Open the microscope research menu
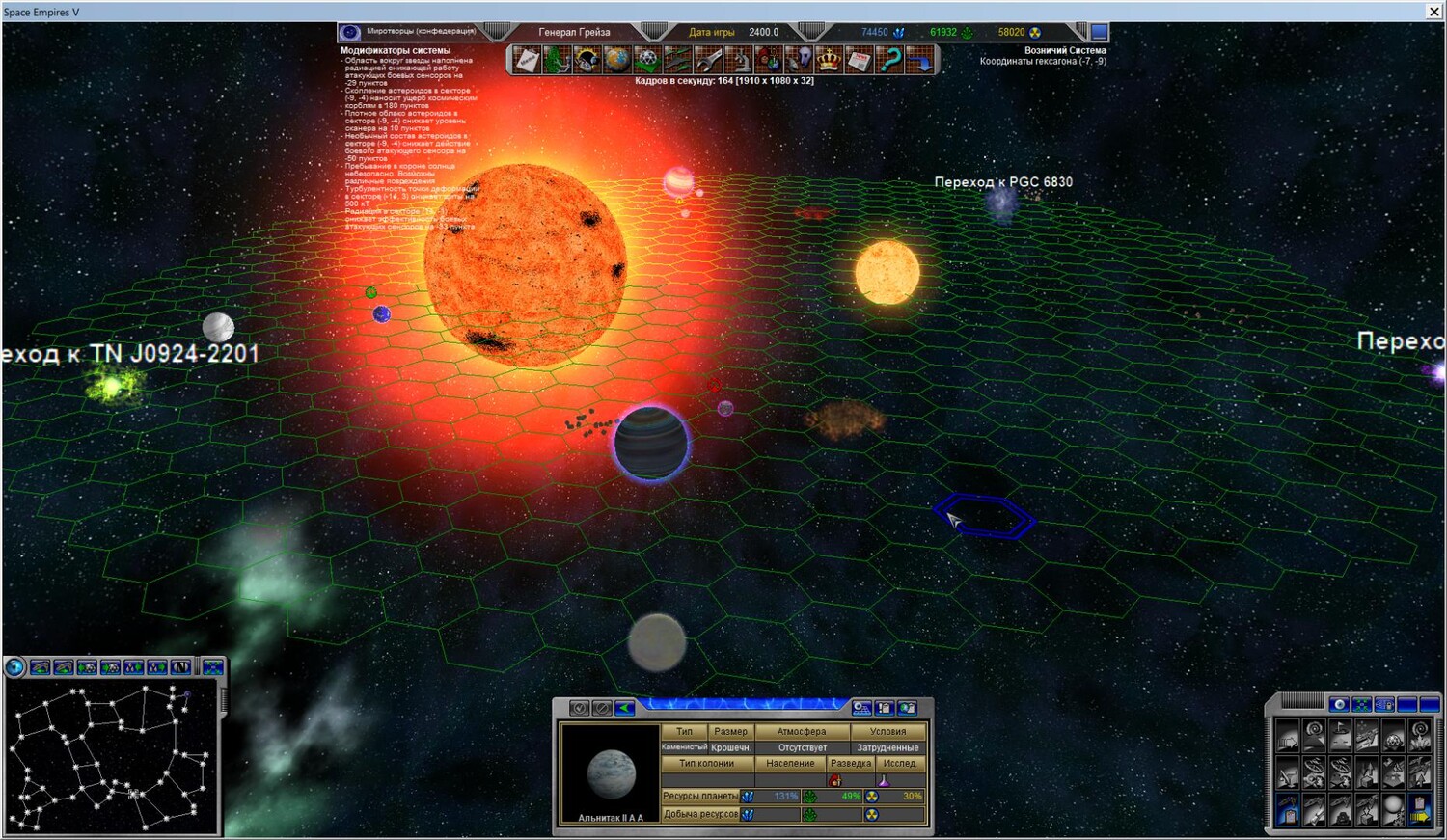Screen dimensions: 1447x840 (x=739, y=61)
